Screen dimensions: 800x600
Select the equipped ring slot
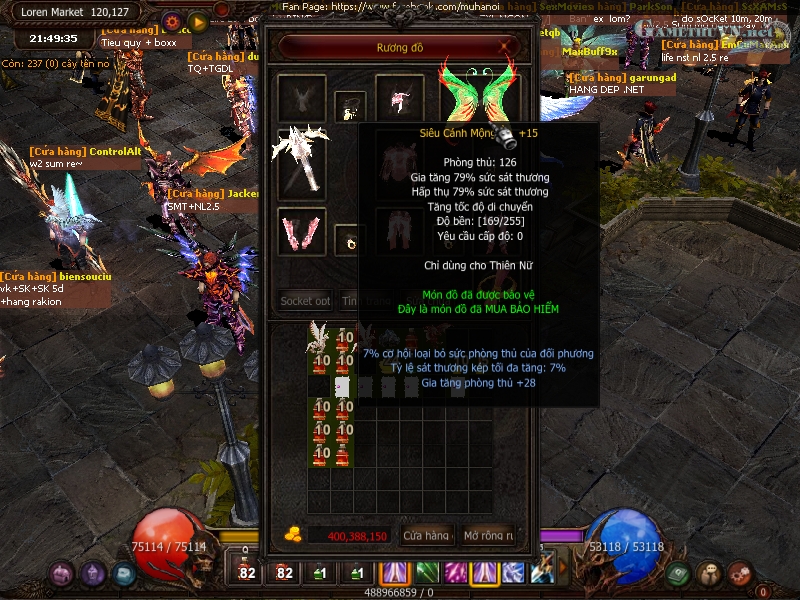(x=350, y=240)
